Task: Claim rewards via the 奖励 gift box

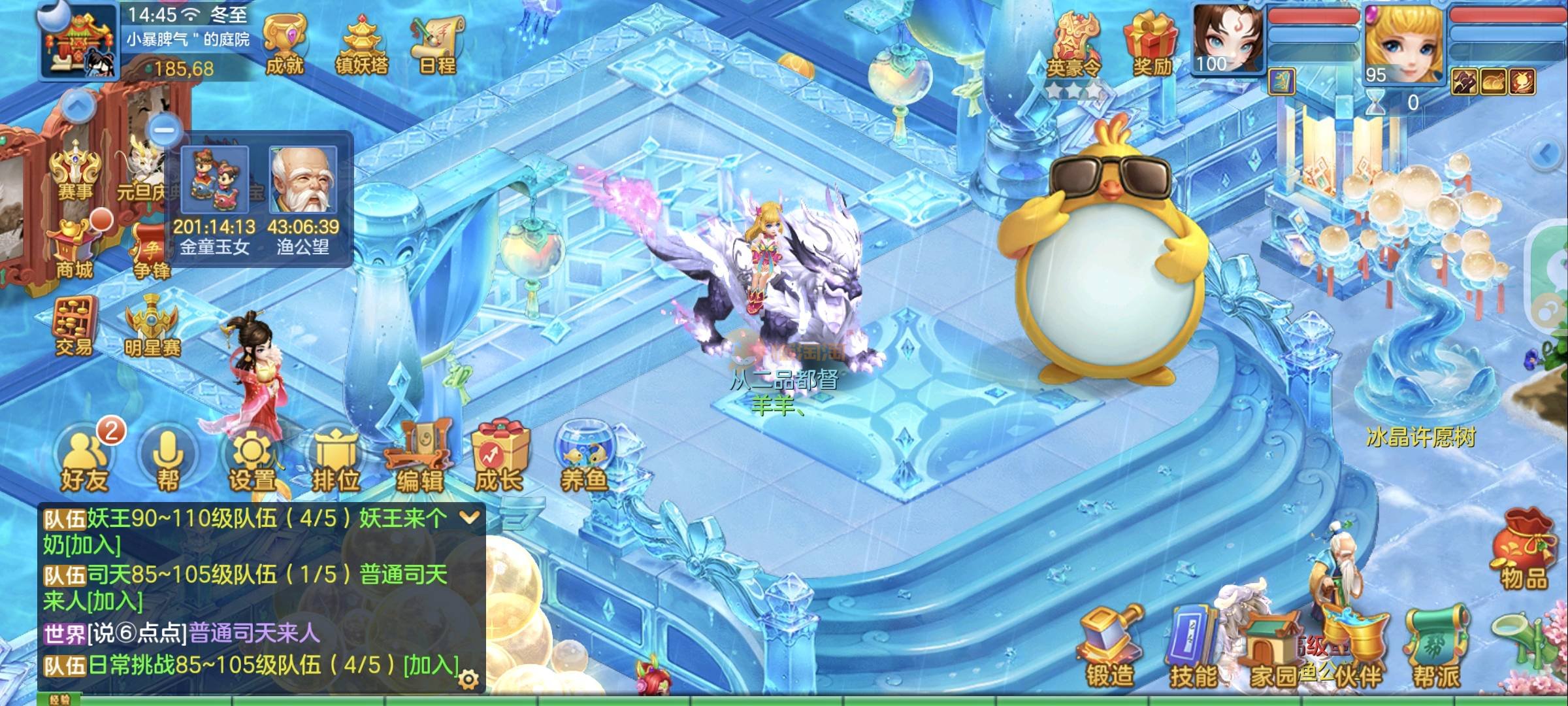Action: pos(1151,44)
